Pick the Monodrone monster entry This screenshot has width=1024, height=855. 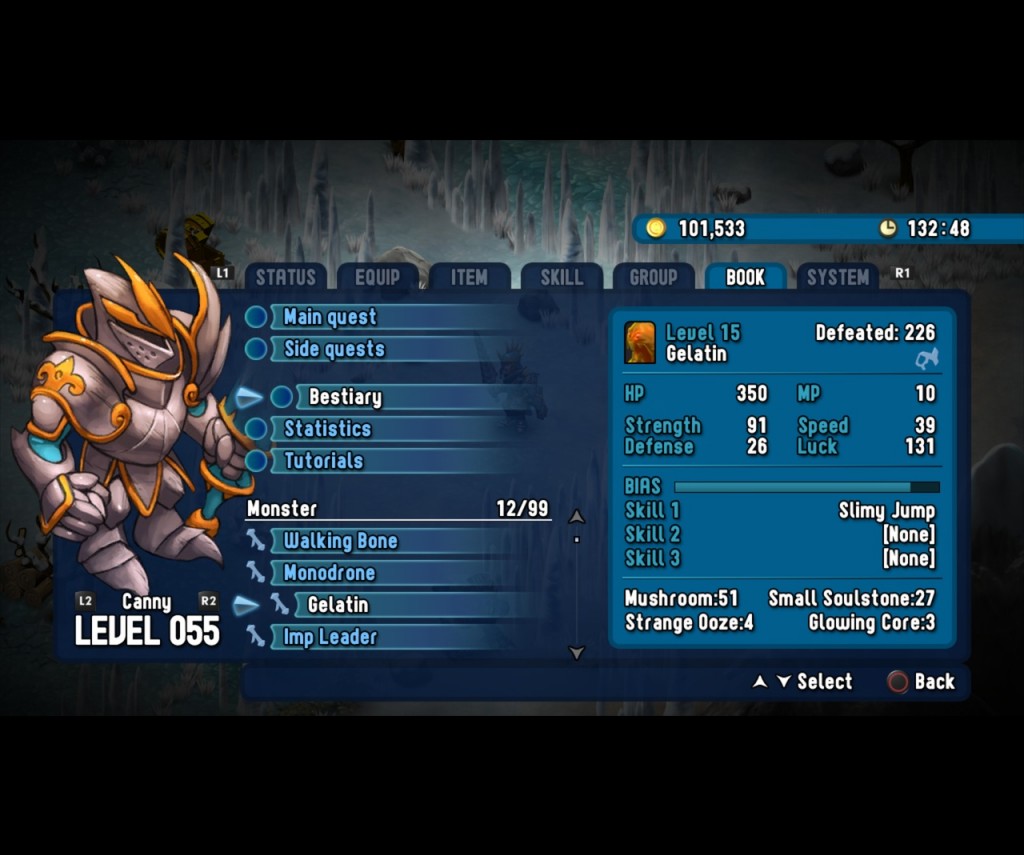(x=329, y=573)
